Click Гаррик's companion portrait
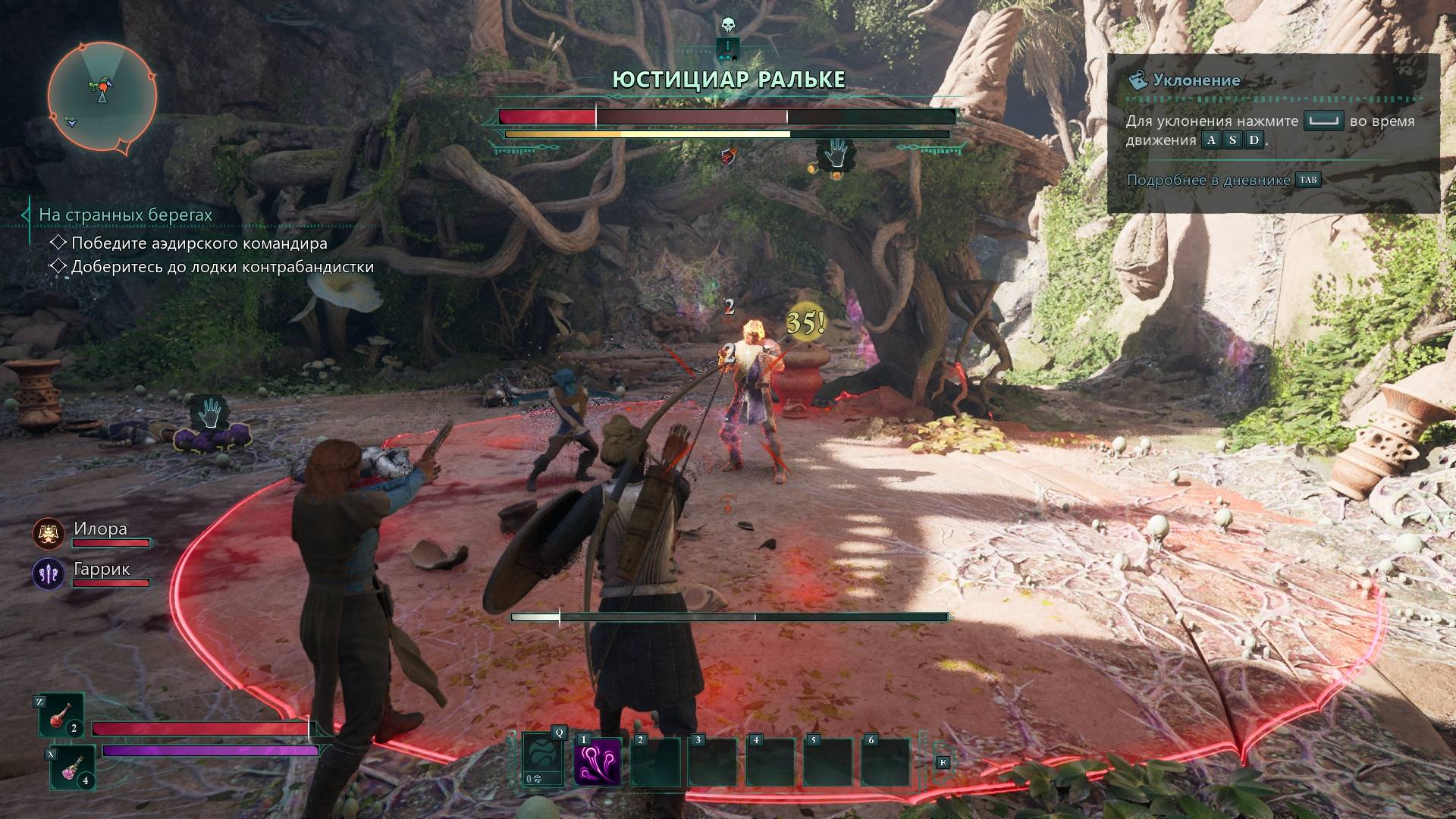 [49, 574]
